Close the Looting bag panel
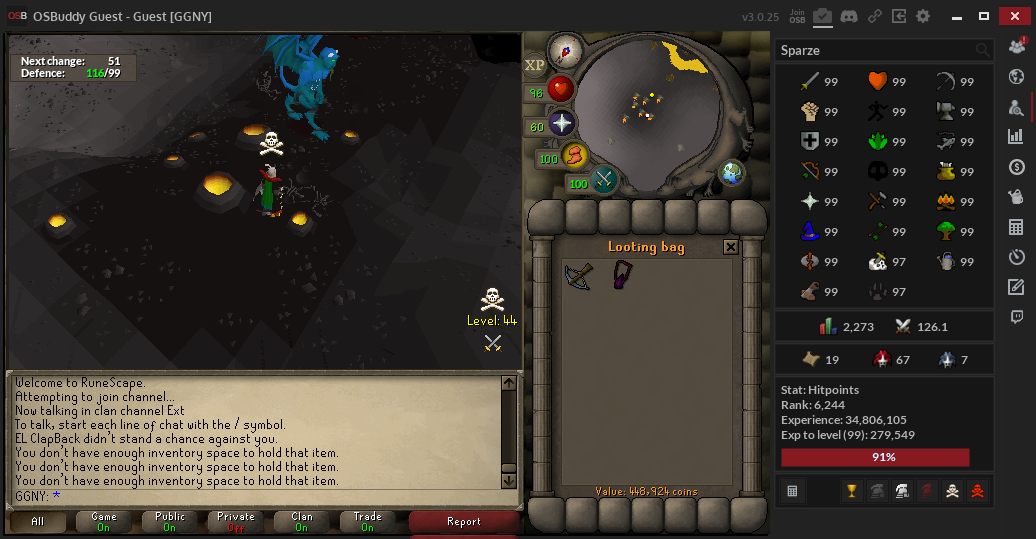 click(731, 247)
